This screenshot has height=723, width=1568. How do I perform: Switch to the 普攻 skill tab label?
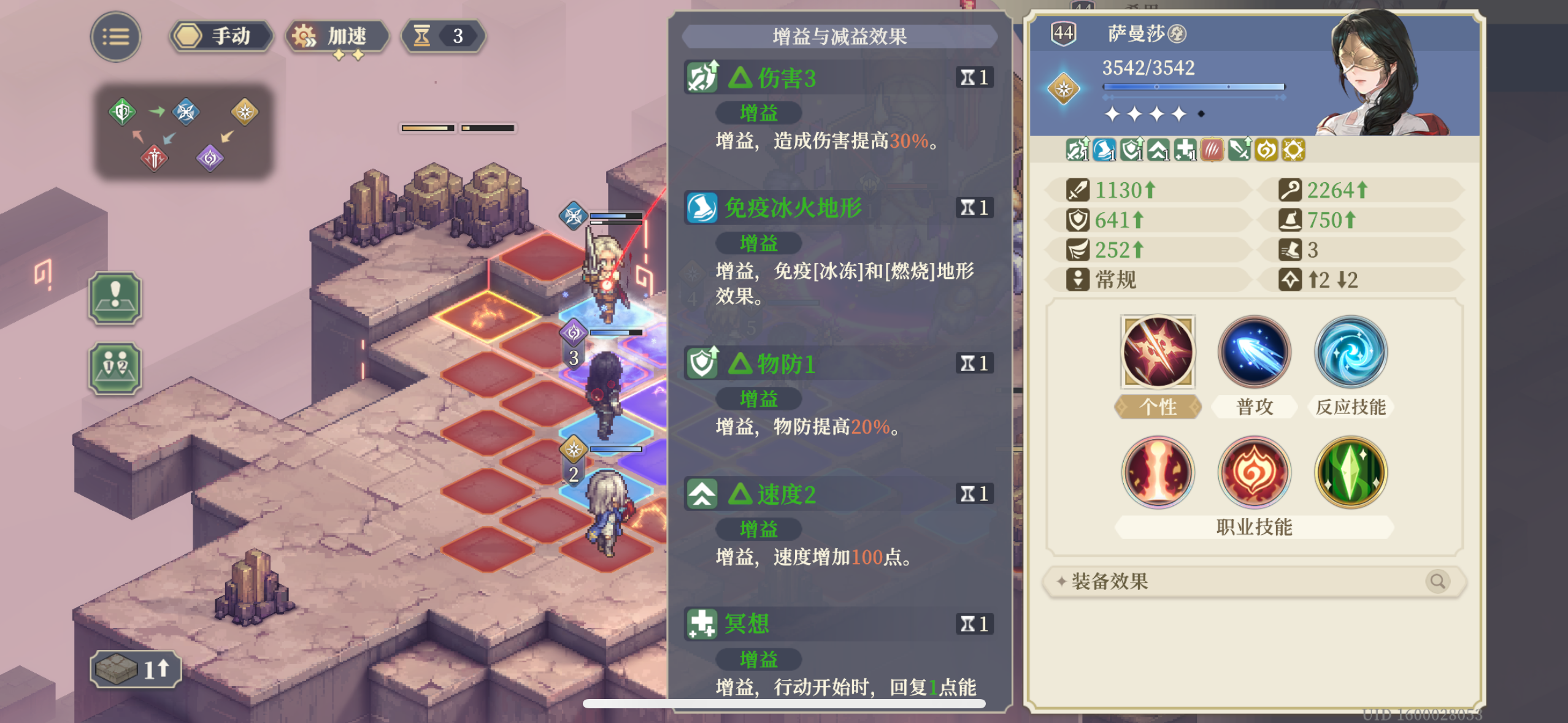pyautogui.click(x=1254, y=406)
